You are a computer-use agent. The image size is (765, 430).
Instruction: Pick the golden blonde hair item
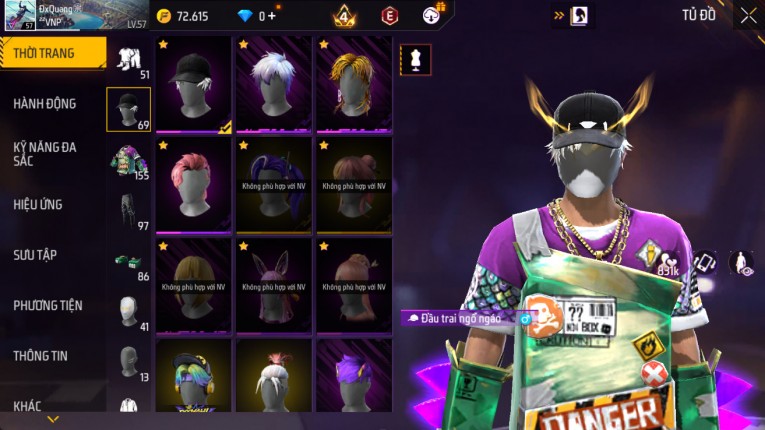[x=354, y=84]
